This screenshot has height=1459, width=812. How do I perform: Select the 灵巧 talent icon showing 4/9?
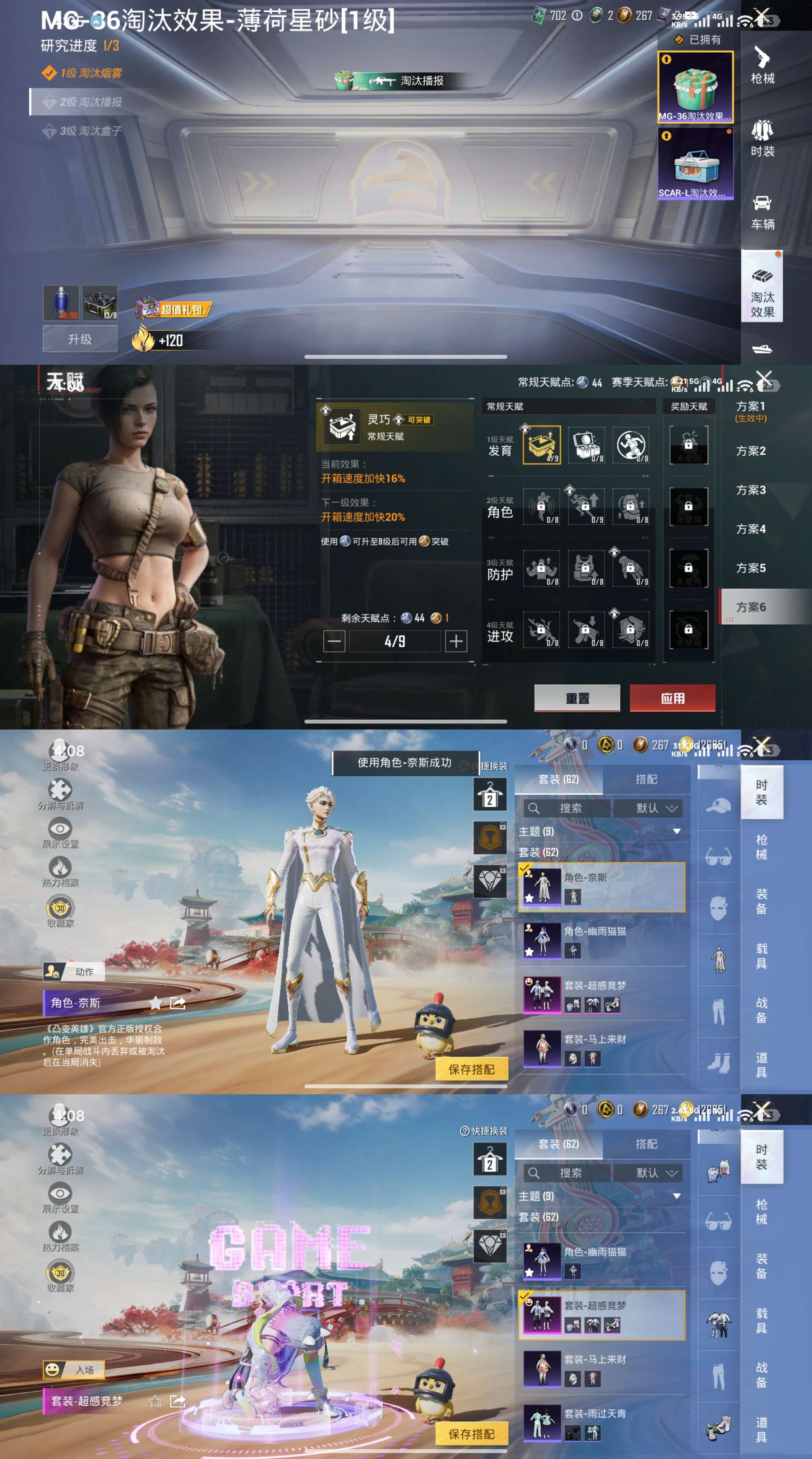coord(541,445)
